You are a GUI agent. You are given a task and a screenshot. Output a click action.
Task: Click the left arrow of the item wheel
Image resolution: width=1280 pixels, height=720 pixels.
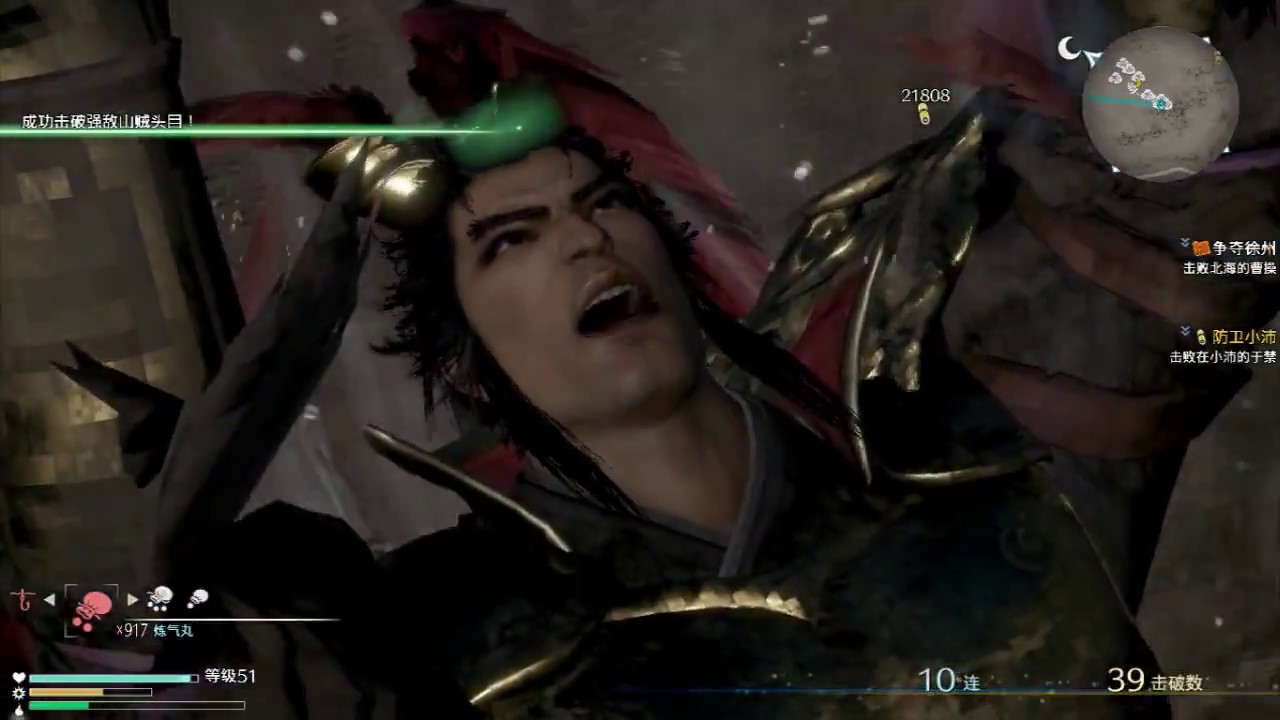(x=47, y=598)
